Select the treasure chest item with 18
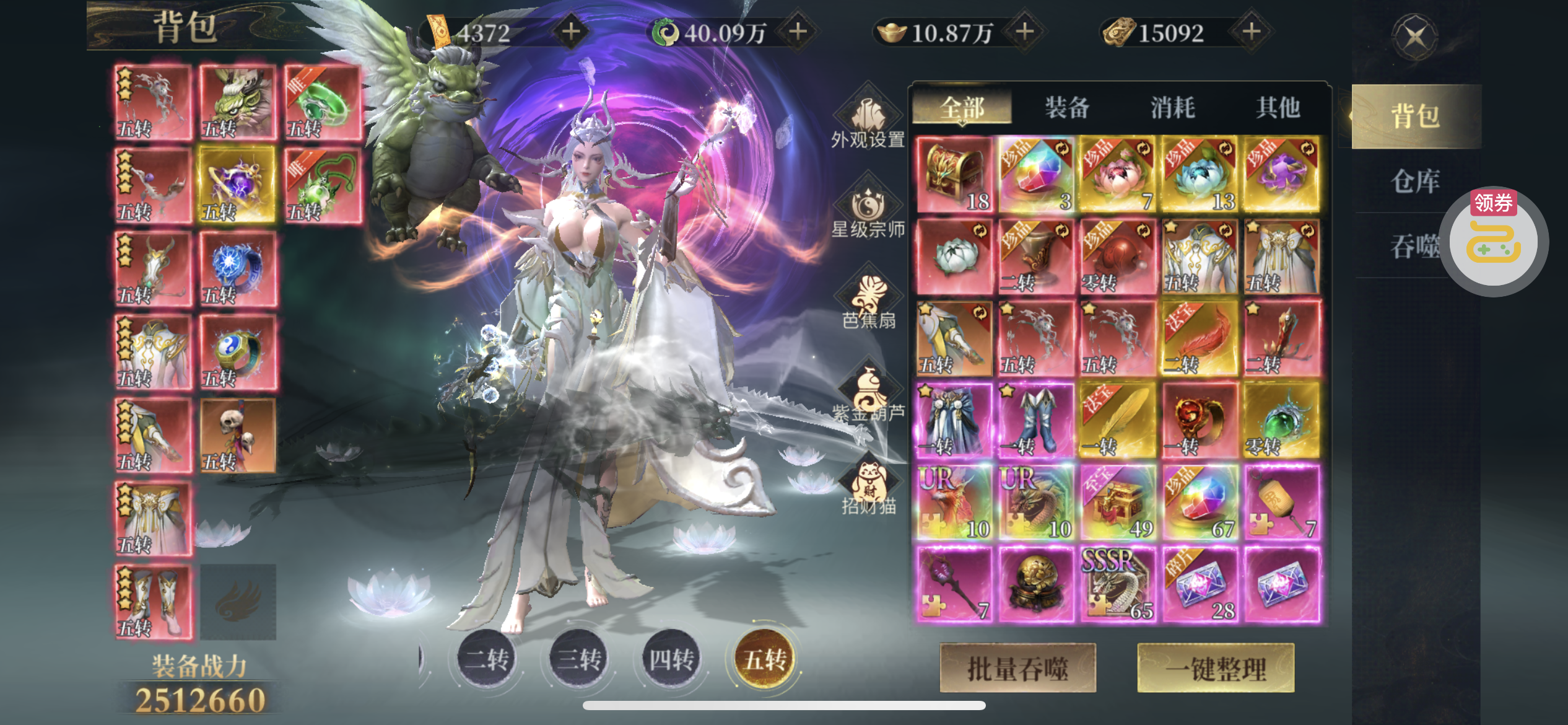This screenshot has height=725, width=1568. (954, 175)
